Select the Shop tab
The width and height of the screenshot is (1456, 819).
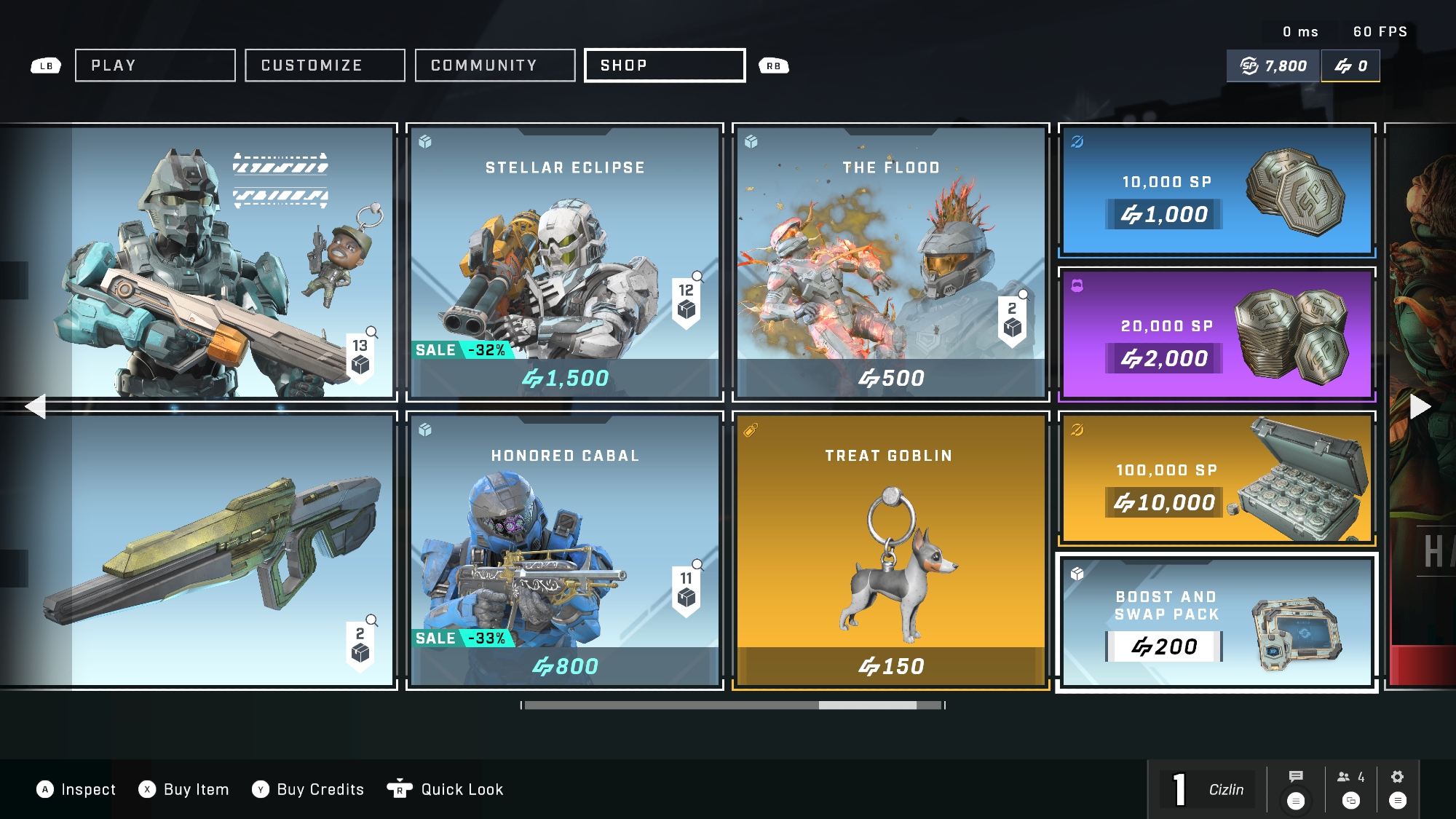(x=665, y=66)
